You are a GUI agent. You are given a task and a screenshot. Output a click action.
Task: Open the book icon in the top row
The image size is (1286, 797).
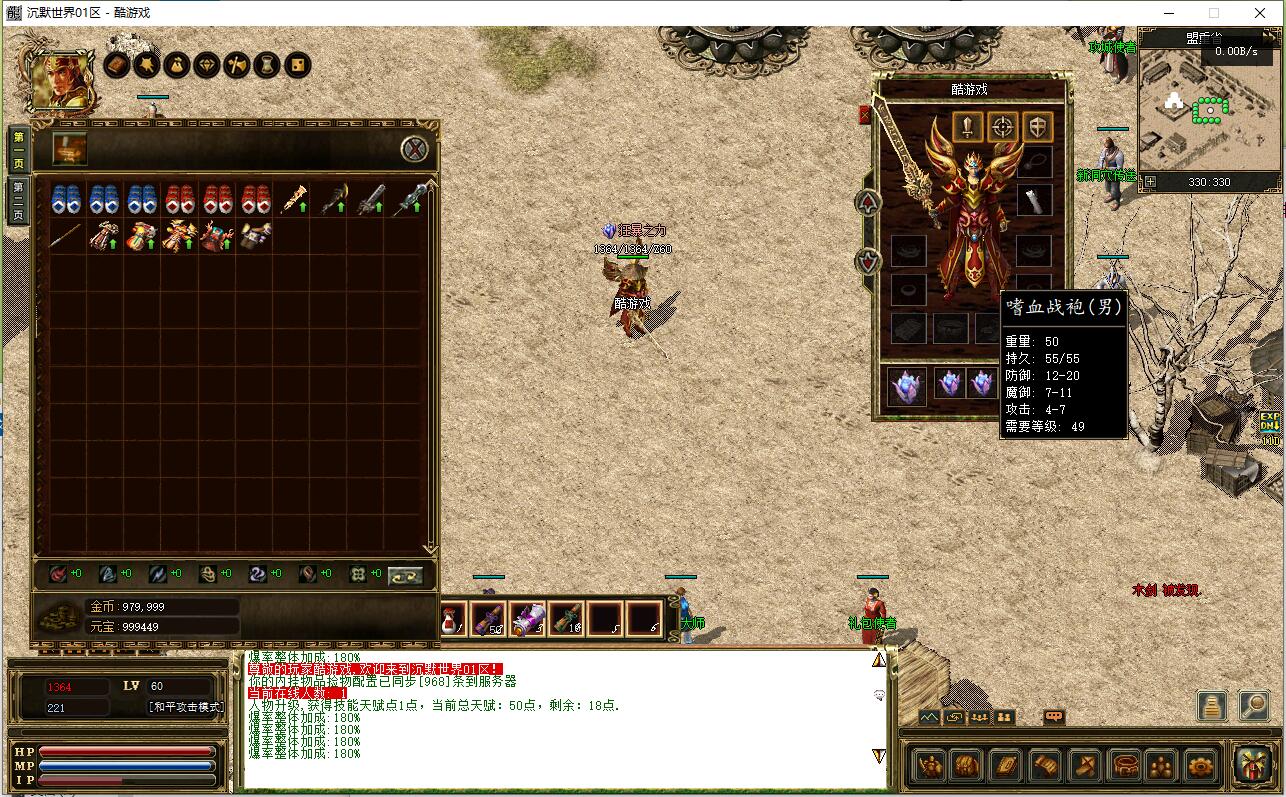point(117,66)
